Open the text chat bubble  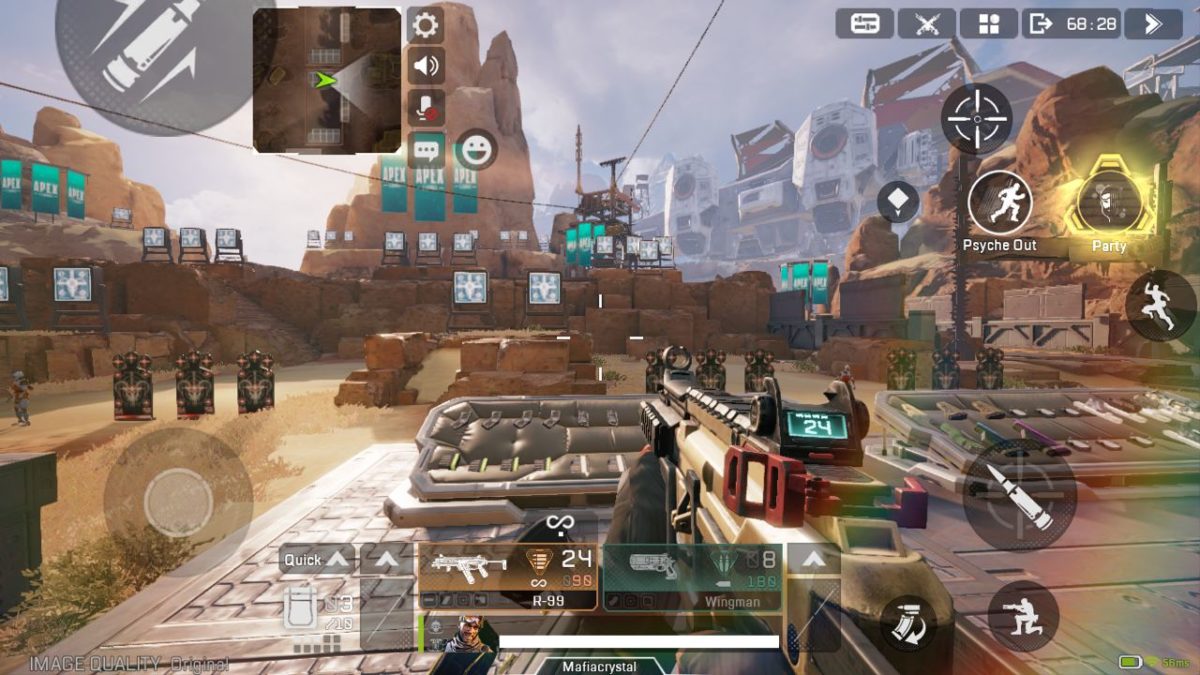425,150
